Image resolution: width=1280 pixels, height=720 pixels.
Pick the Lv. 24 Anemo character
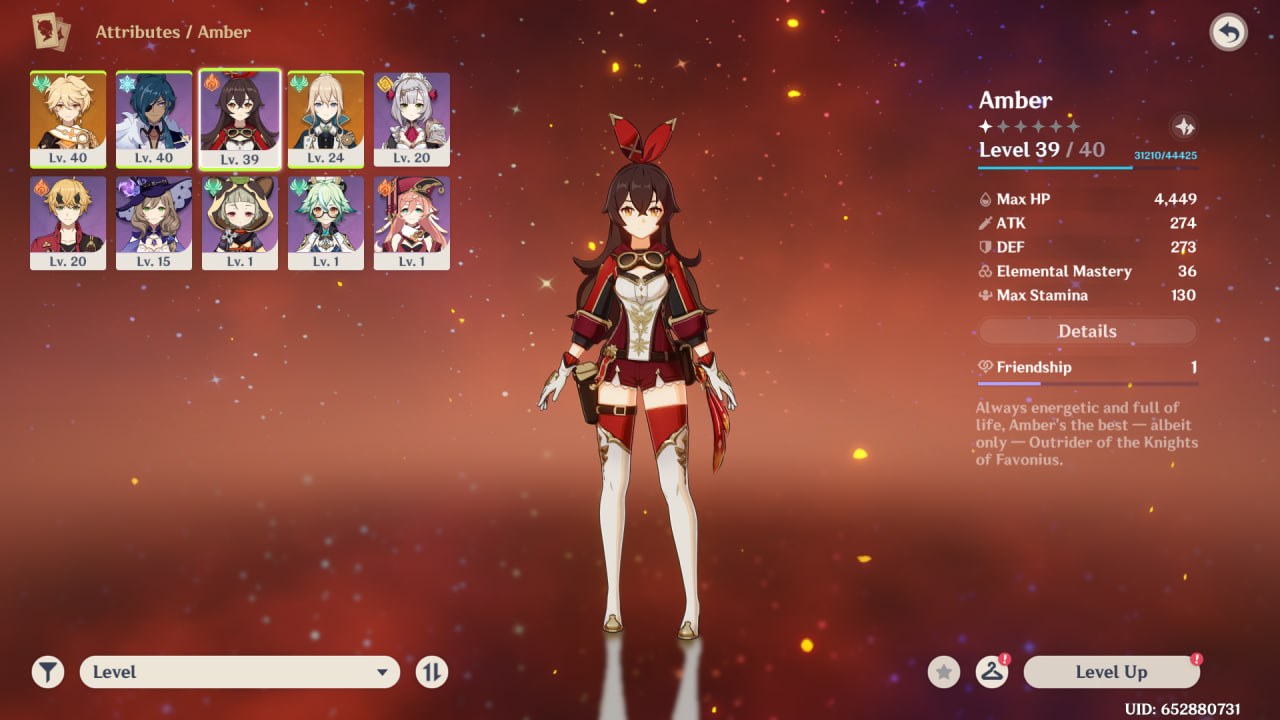click(x=326, y=119)
